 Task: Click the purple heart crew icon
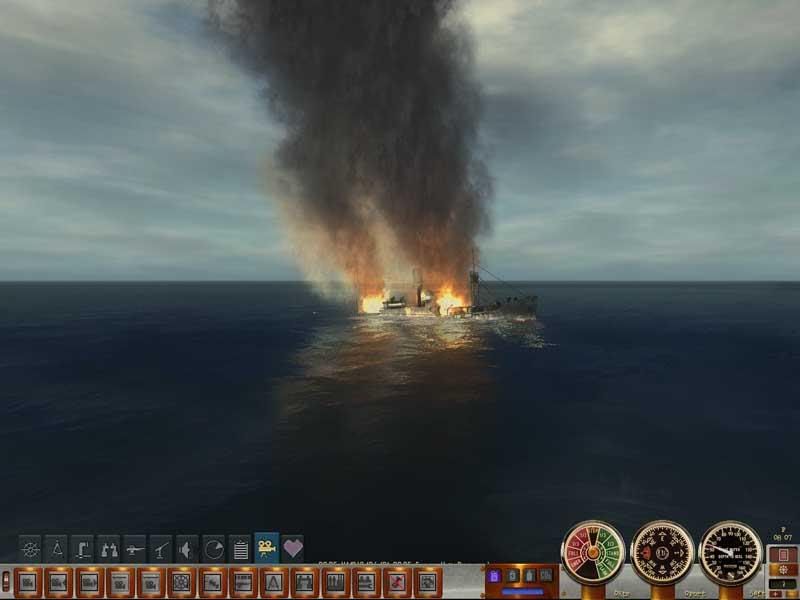point(292,548)
